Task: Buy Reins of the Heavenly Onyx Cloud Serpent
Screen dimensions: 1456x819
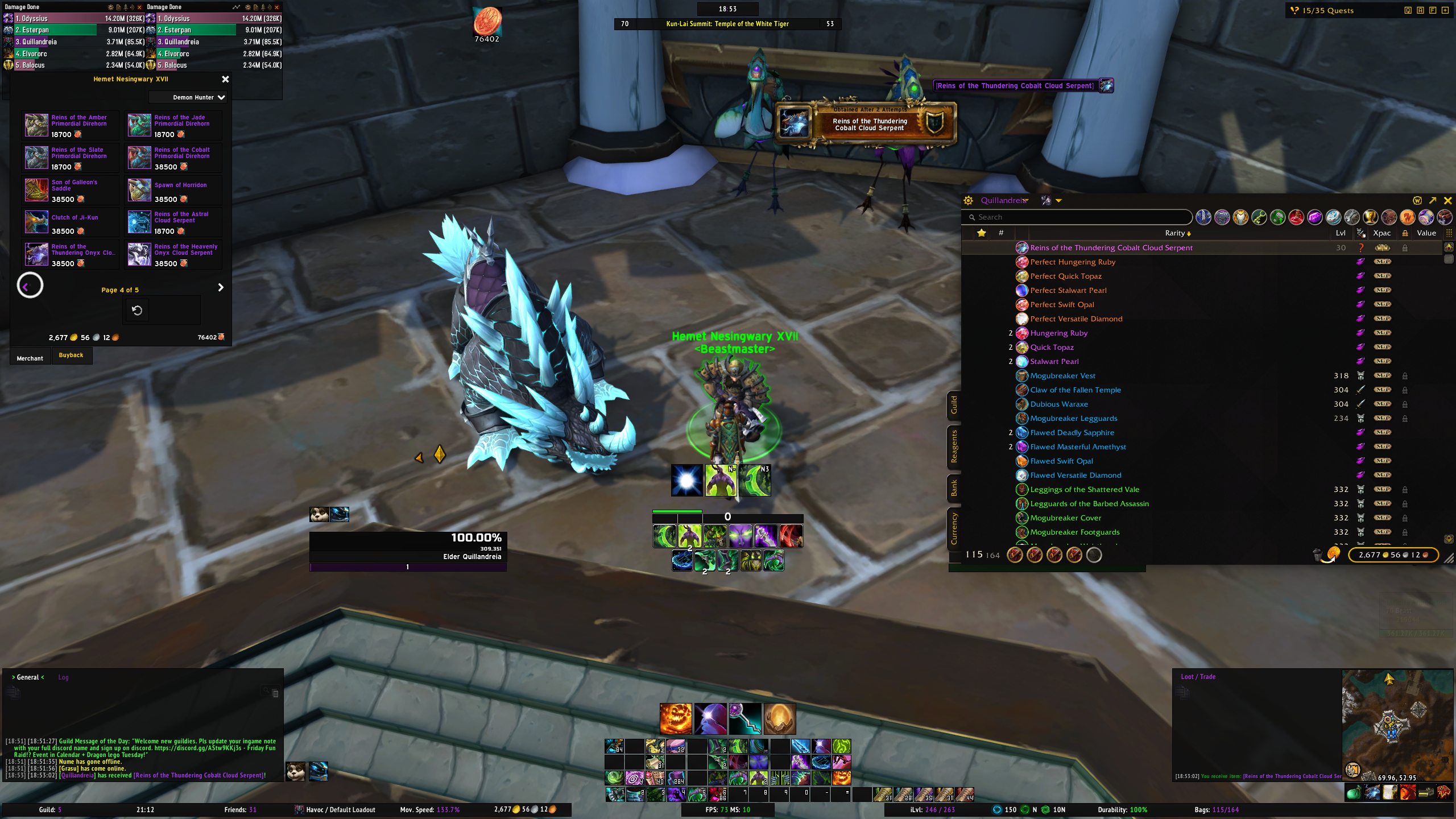Action: tap(139, 255)
